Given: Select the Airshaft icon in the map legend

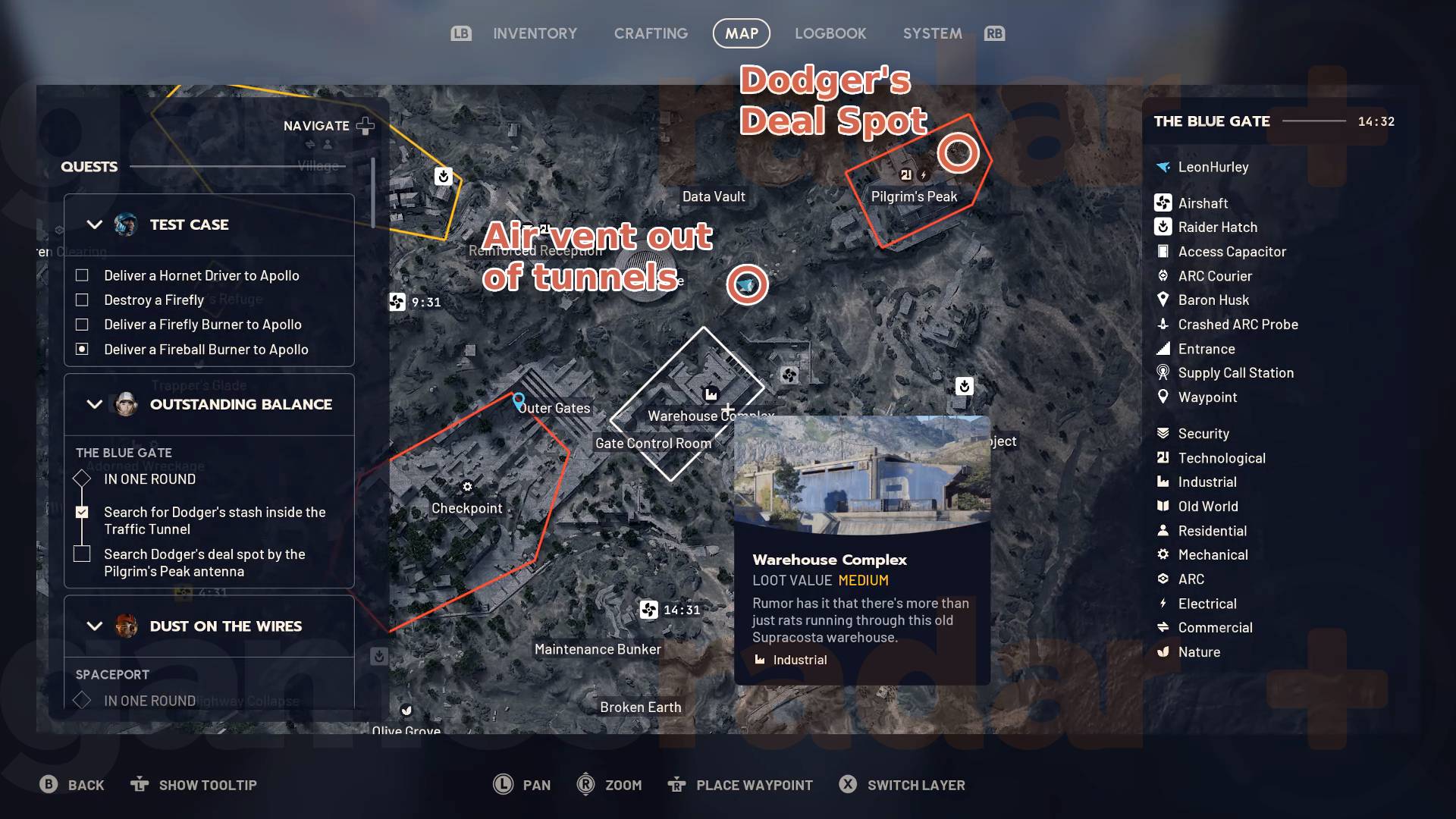Looking at the screenshot, I should 1163,202.
